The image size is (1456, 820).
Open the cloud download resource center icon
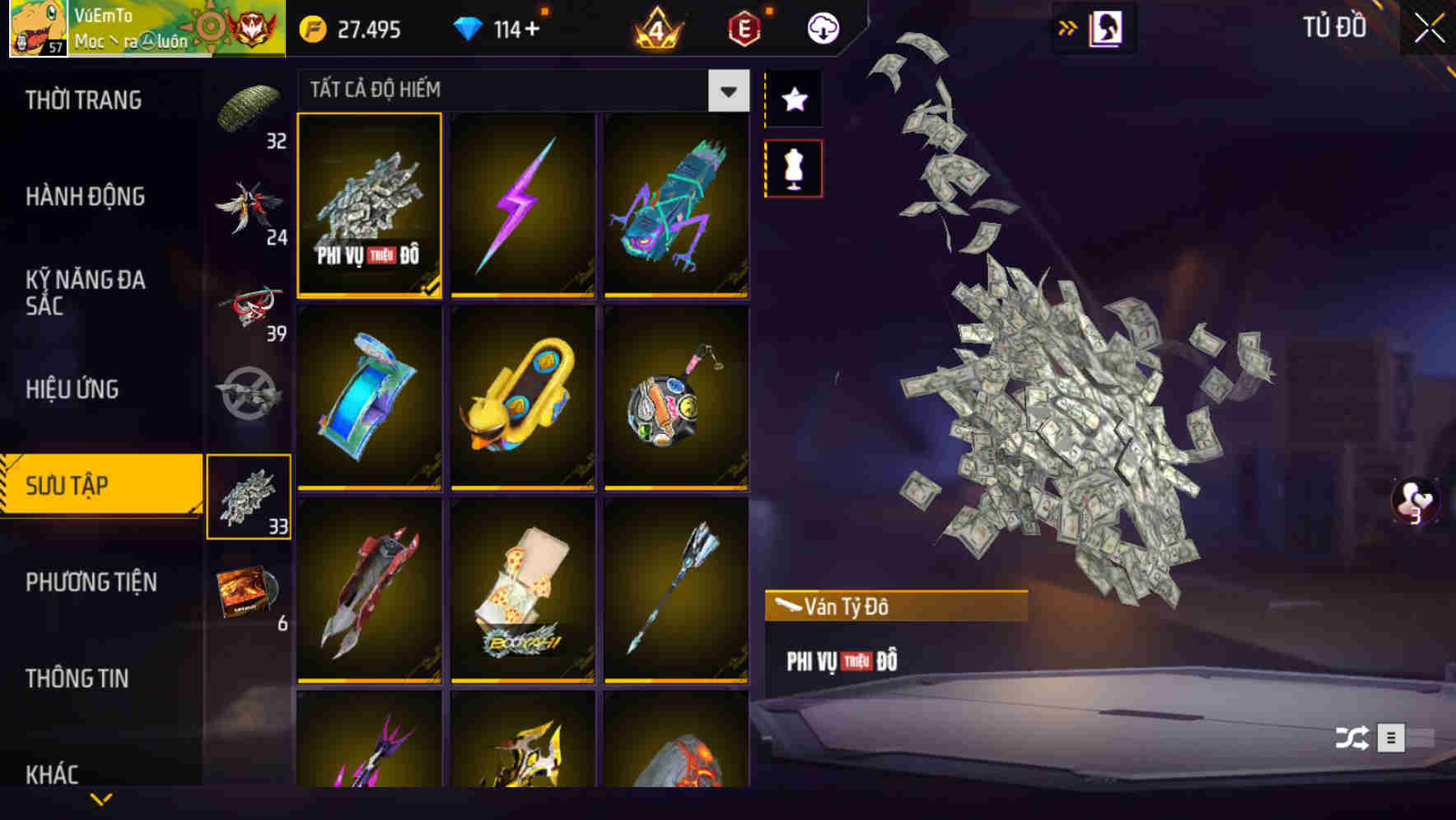point(823,27)
